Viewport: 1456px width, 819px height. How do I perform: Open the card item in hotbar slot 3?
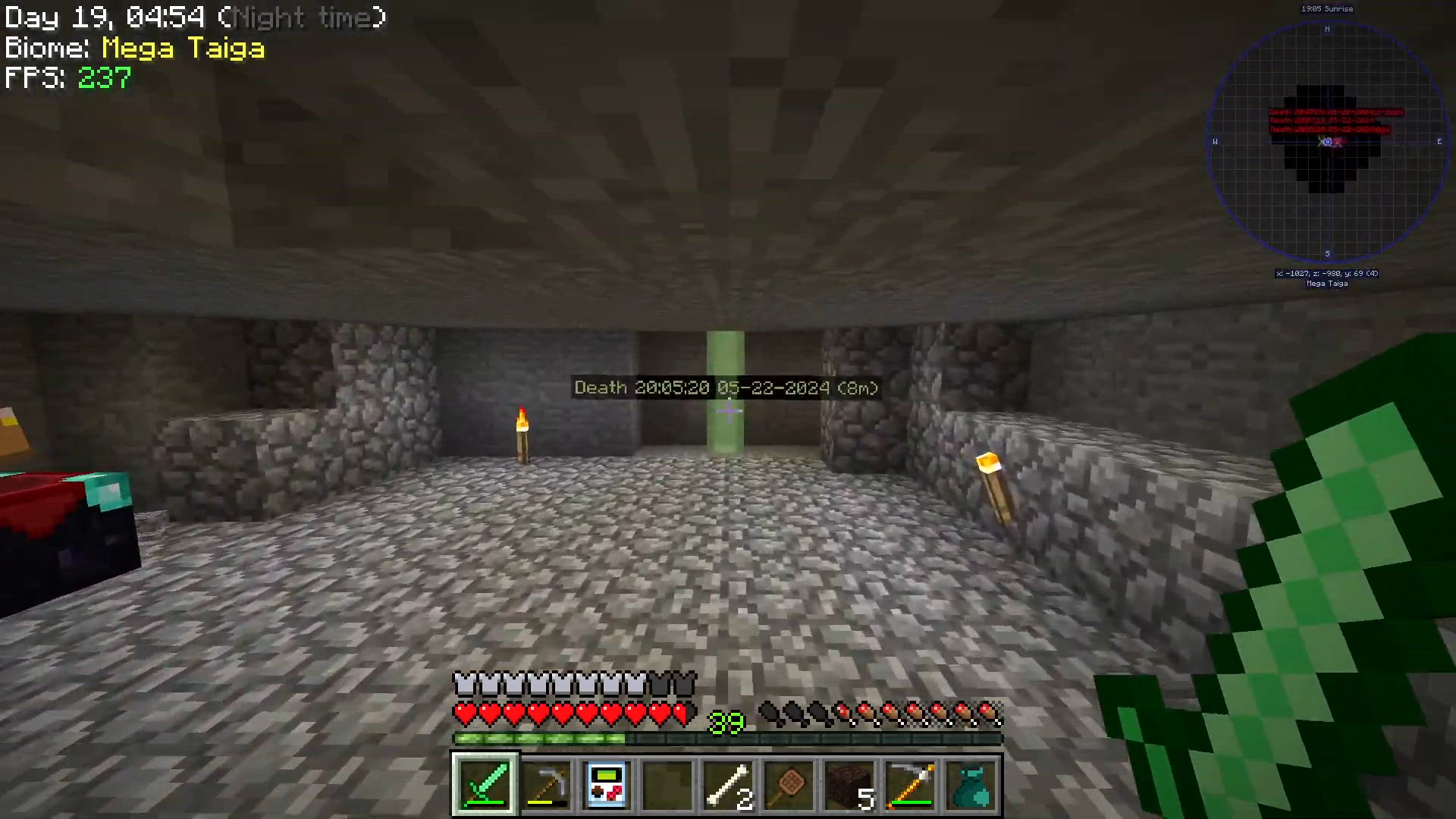(x=607, y=784)
